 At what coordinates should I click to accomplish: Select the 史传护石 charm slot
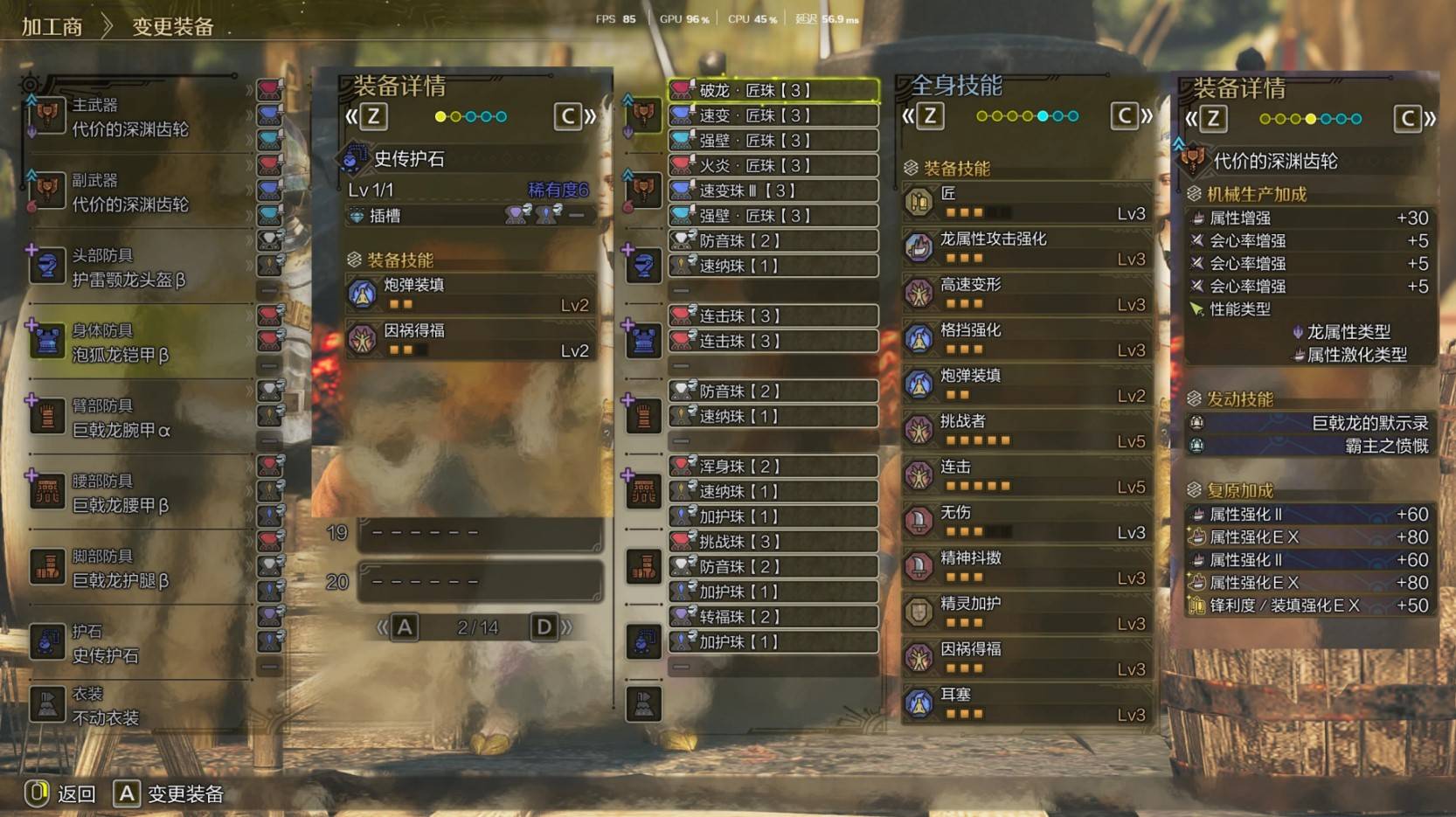pyautogui.click(x=131, y=643)
